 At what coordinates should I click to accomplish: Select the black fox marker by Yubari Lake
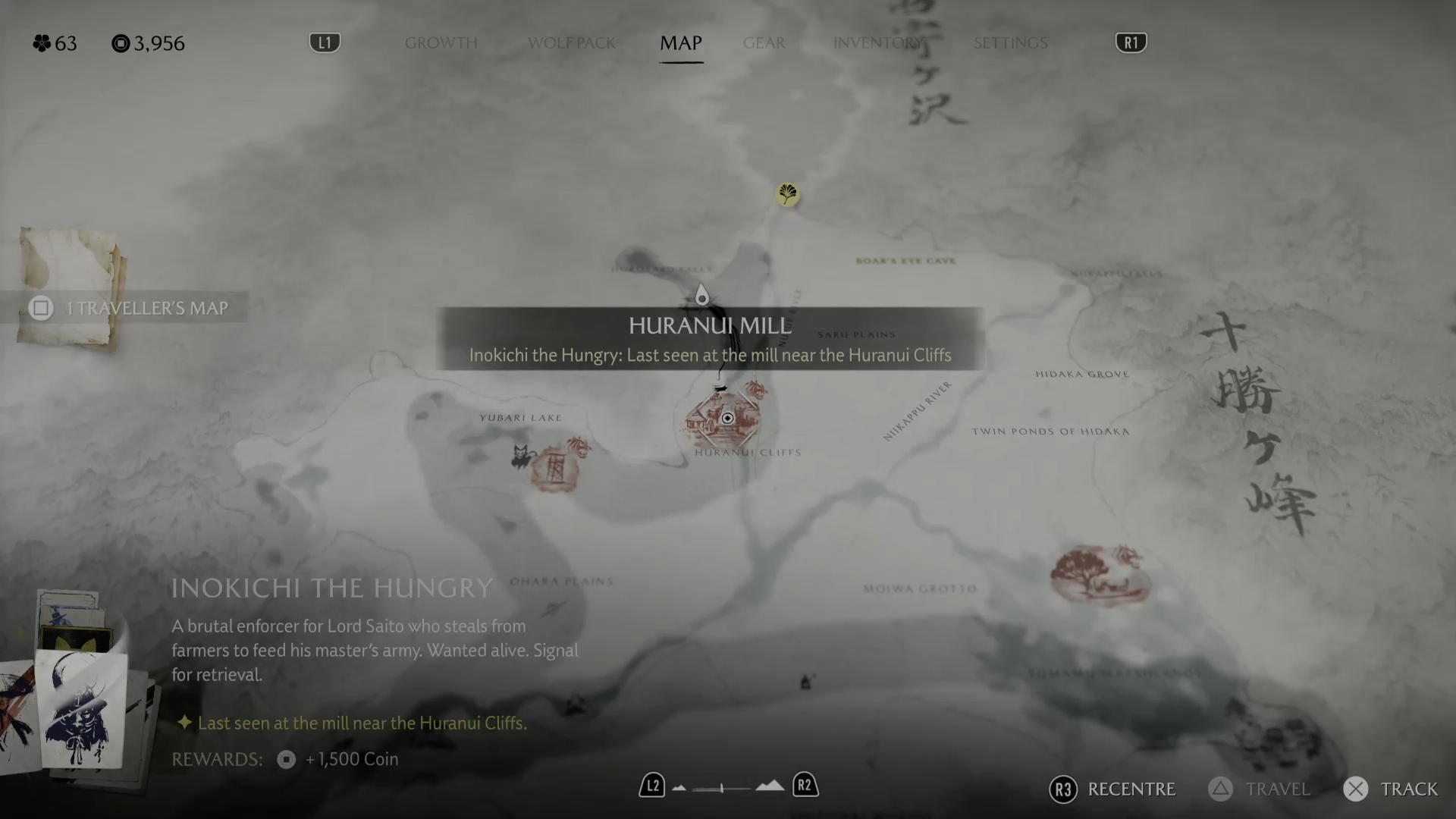click(521, 457)
